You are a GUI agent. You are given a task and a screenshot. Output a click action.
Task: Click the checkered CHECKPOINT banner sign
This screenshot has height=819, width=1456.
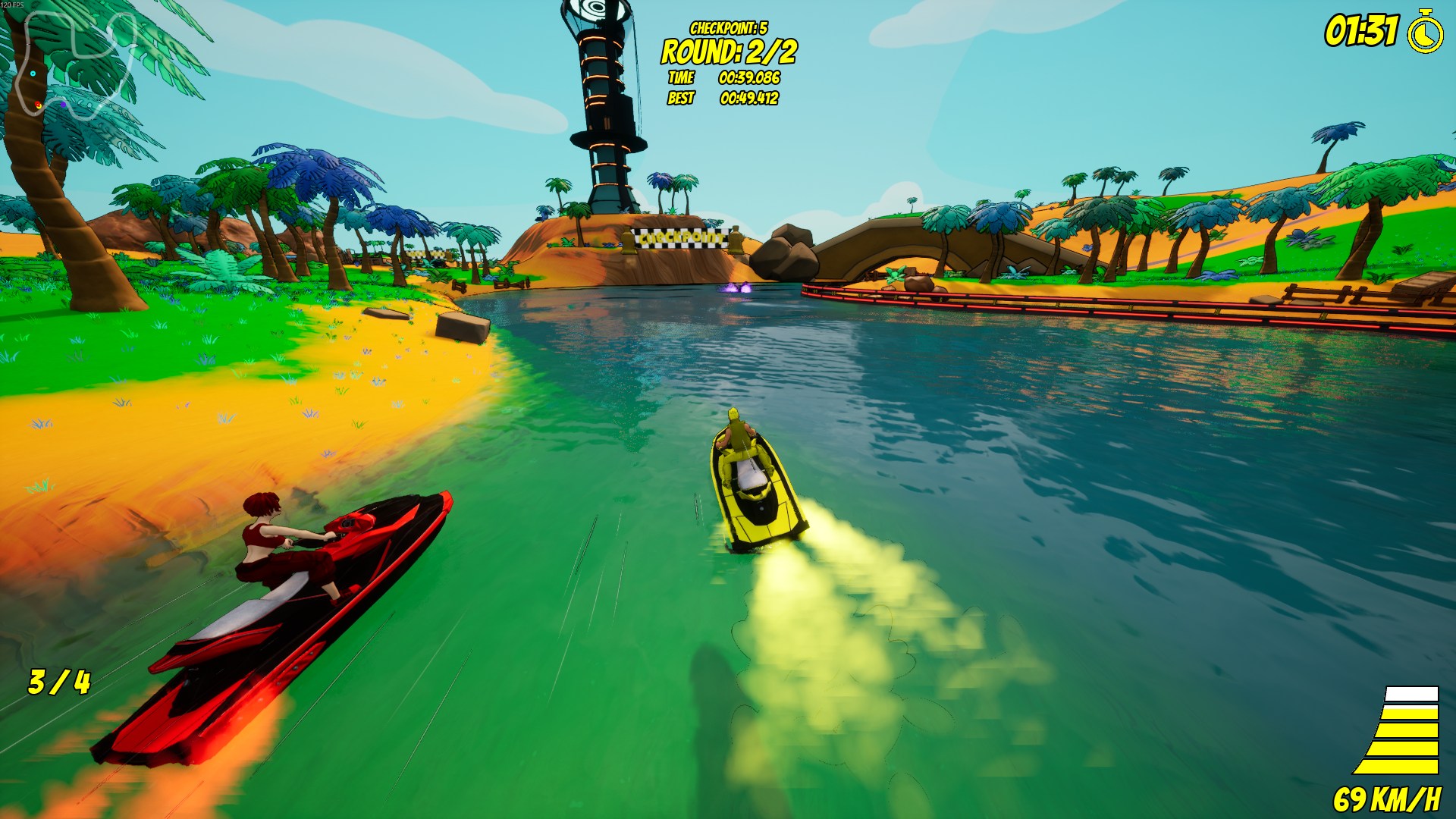tap(680, 237)
